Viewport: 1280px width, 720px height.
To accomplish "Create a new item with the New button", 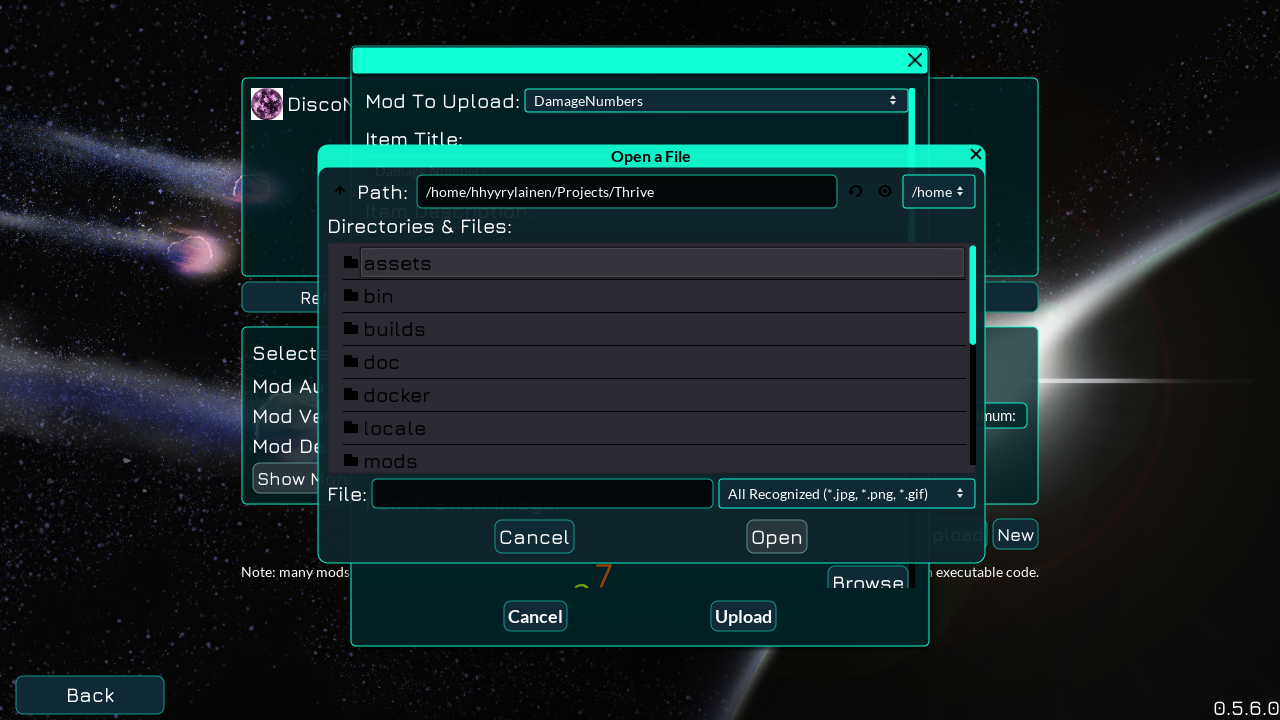I will (1015, 534).
